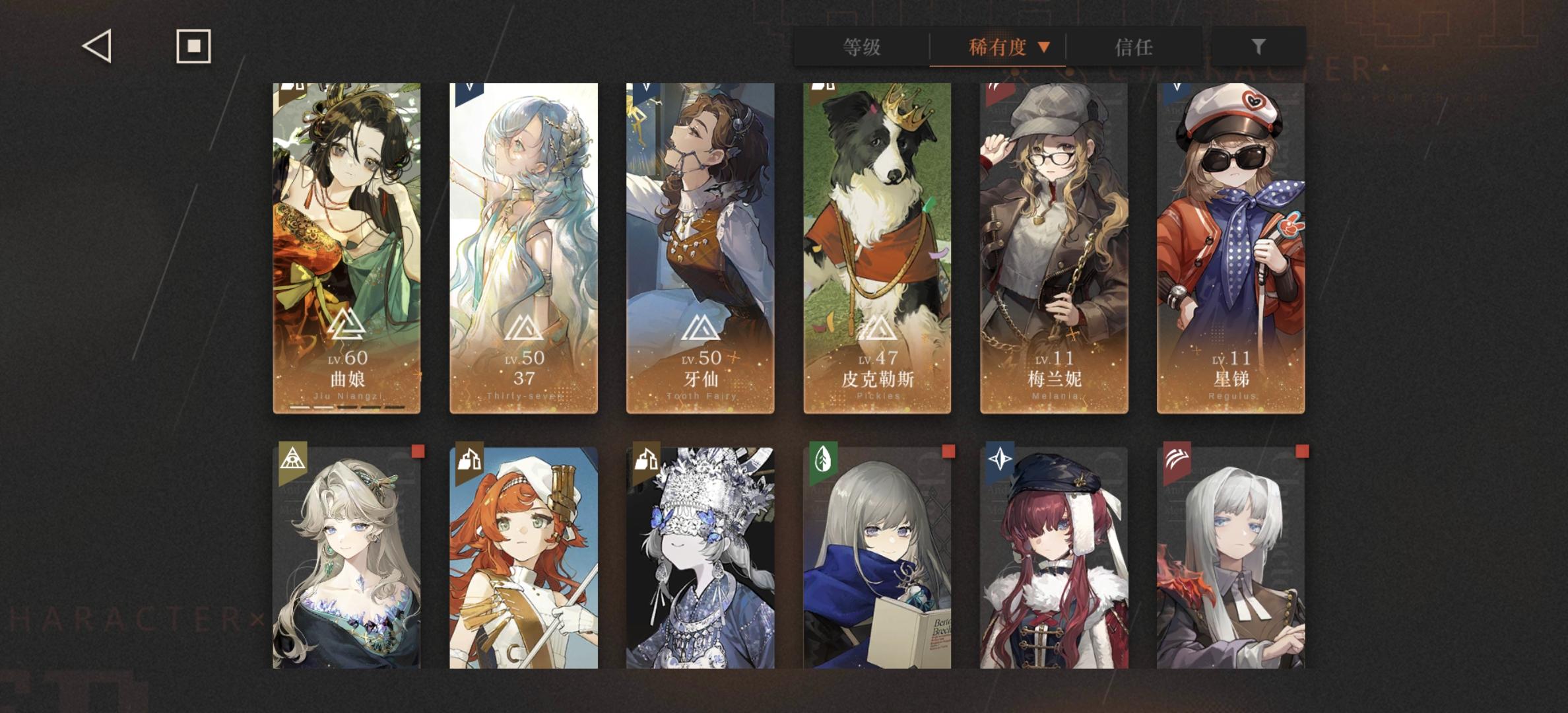Select the 信任 sorting tab
This screenshot has width=1568, height=713.
[1133, 48]
